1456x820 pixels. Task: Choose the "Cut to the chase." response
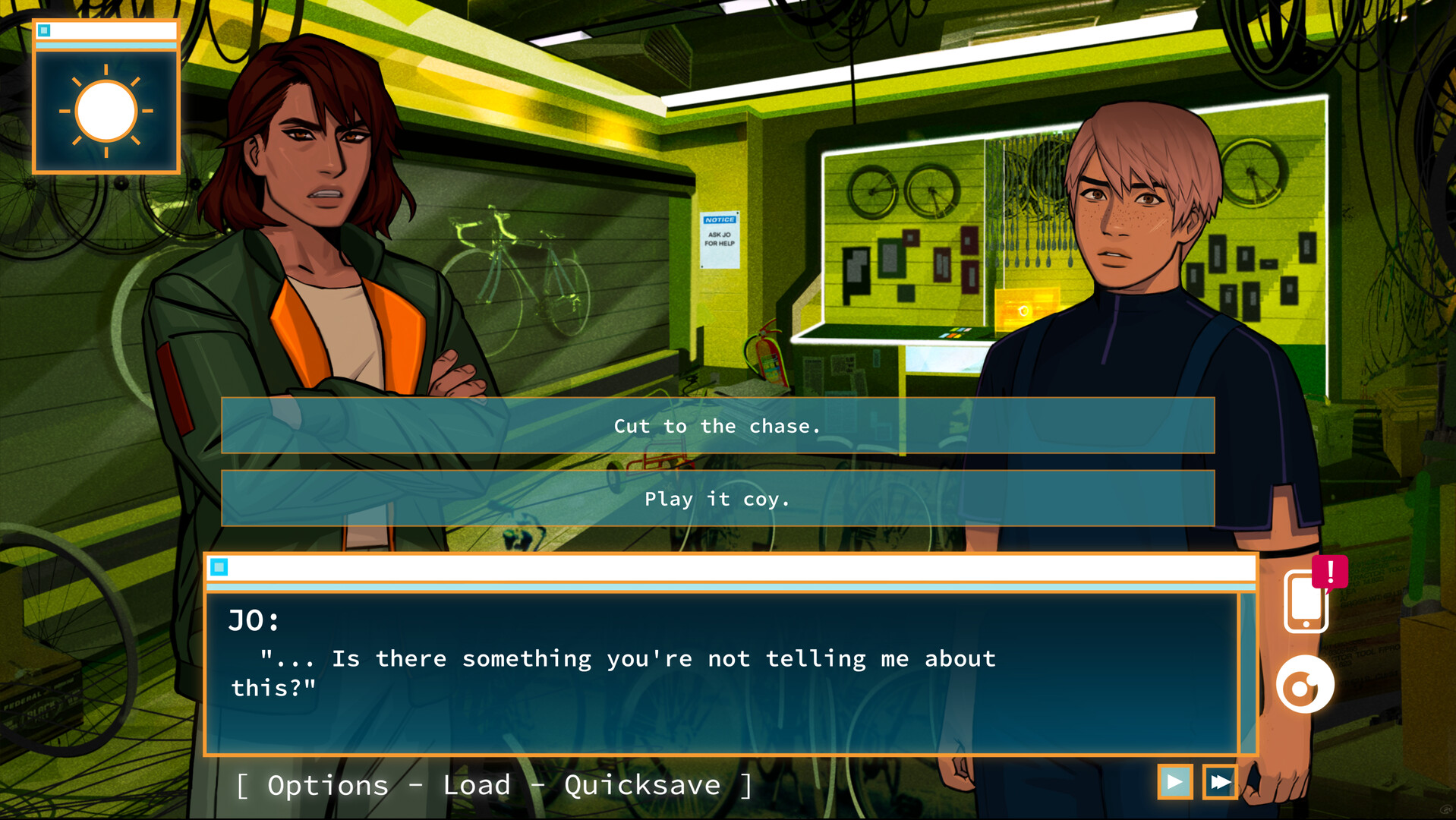pyautogui.click(x=718, y=426)
